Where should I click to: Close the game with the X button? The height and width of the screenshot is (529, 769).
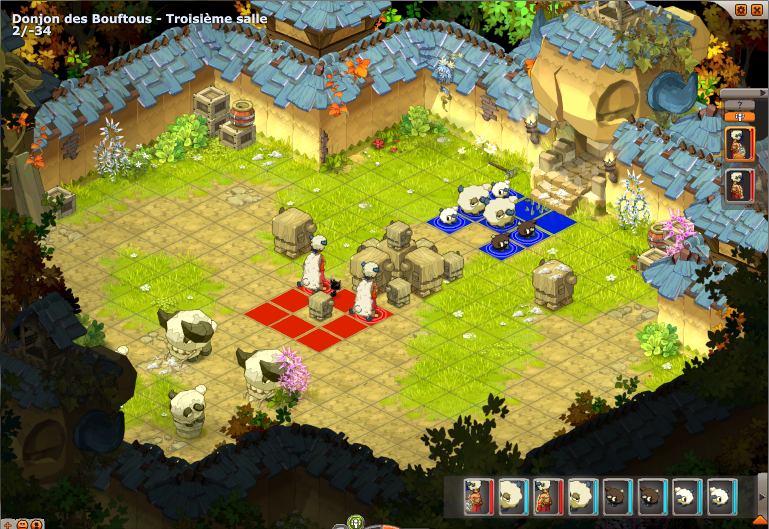(757, 9)
